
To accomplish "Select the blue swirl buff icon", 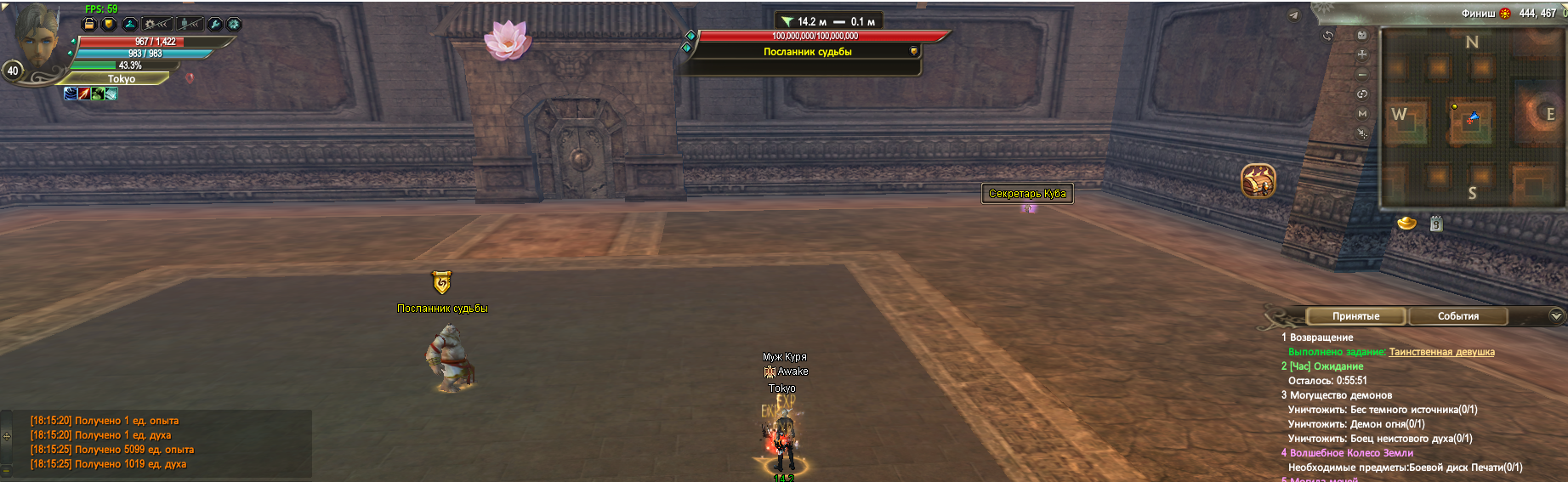I will (71, 94).
